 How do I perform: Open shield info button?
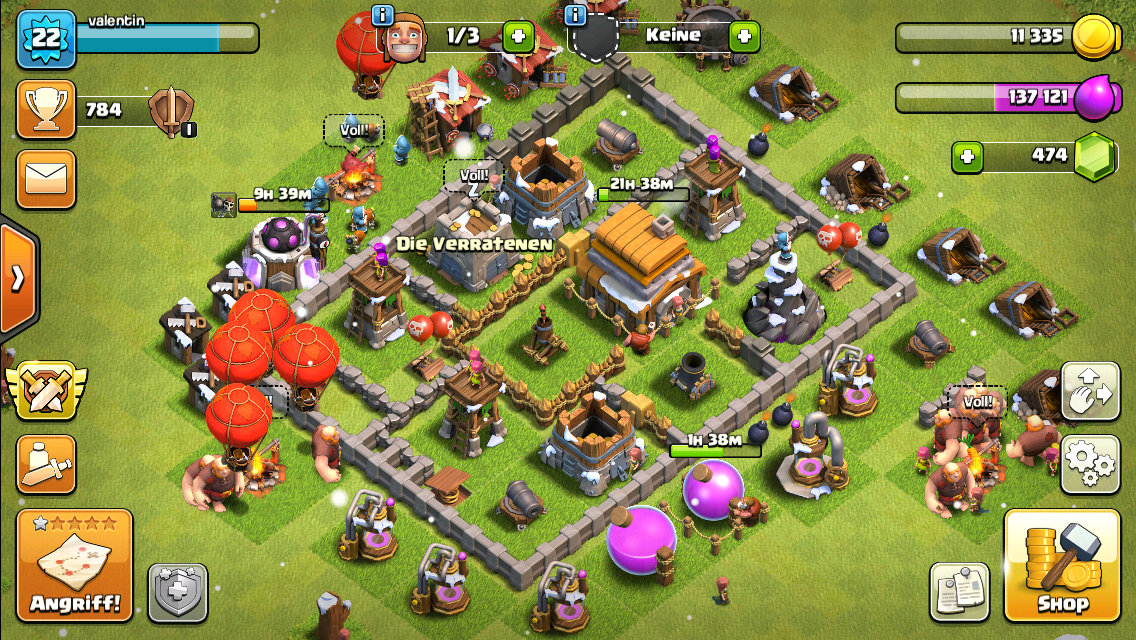(575, 15)
